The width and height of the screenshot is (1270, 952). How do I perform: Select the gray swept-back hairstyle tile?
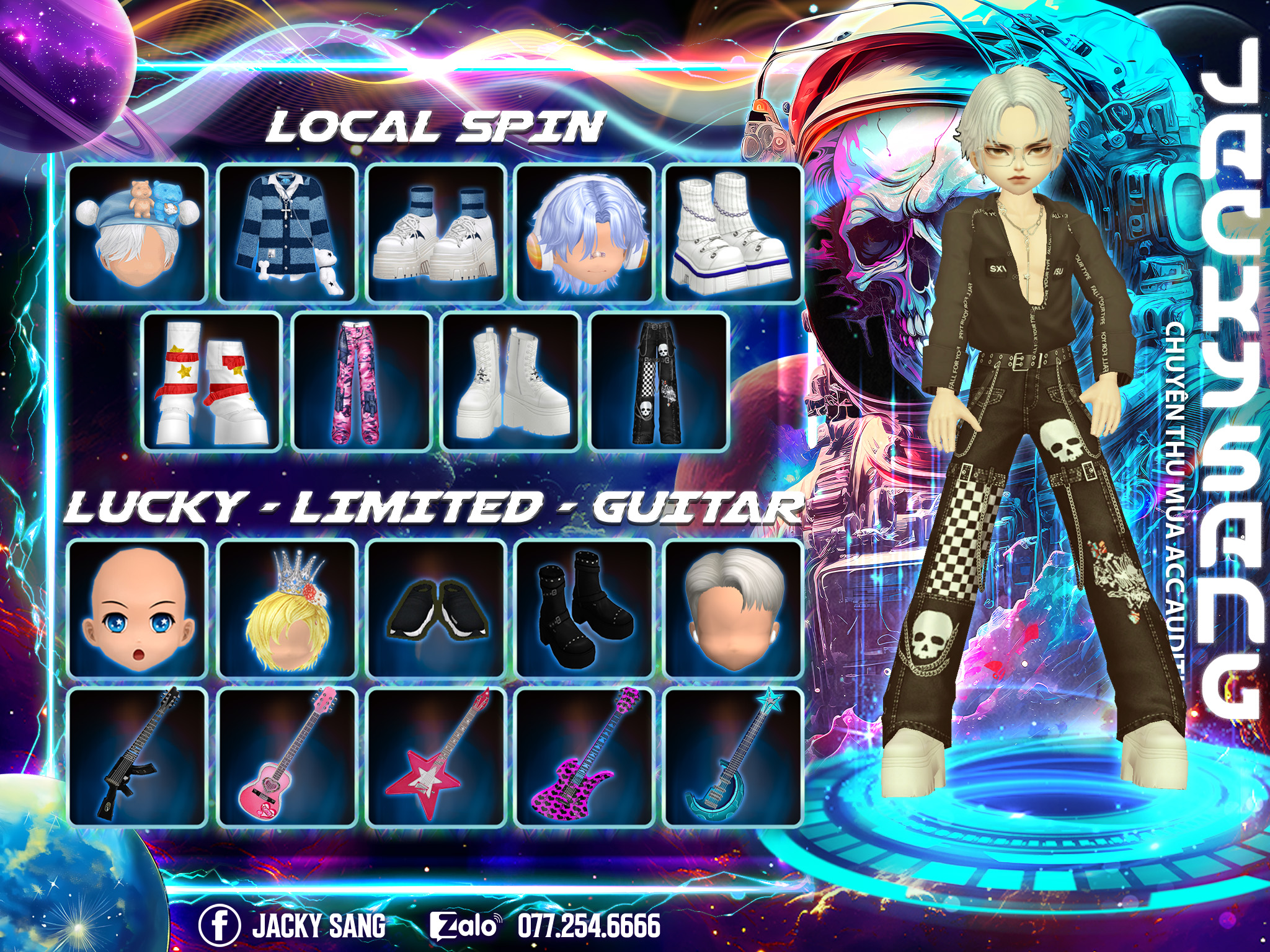[734, 609]
